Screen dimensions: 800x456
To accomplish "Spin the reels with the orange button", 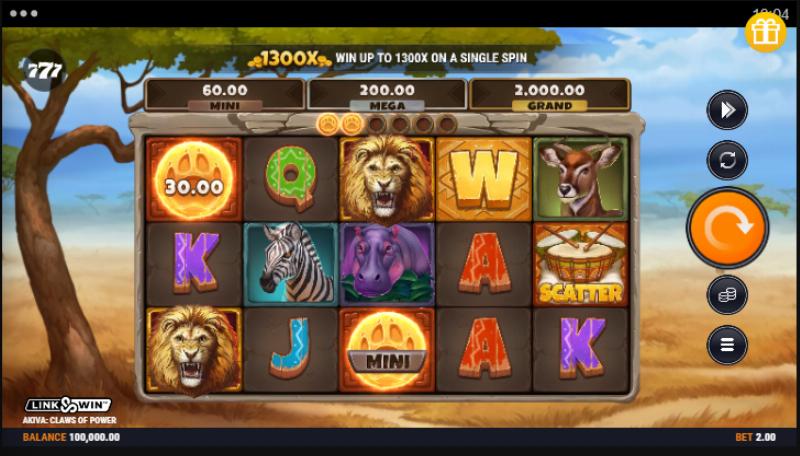I will point(727,228).
